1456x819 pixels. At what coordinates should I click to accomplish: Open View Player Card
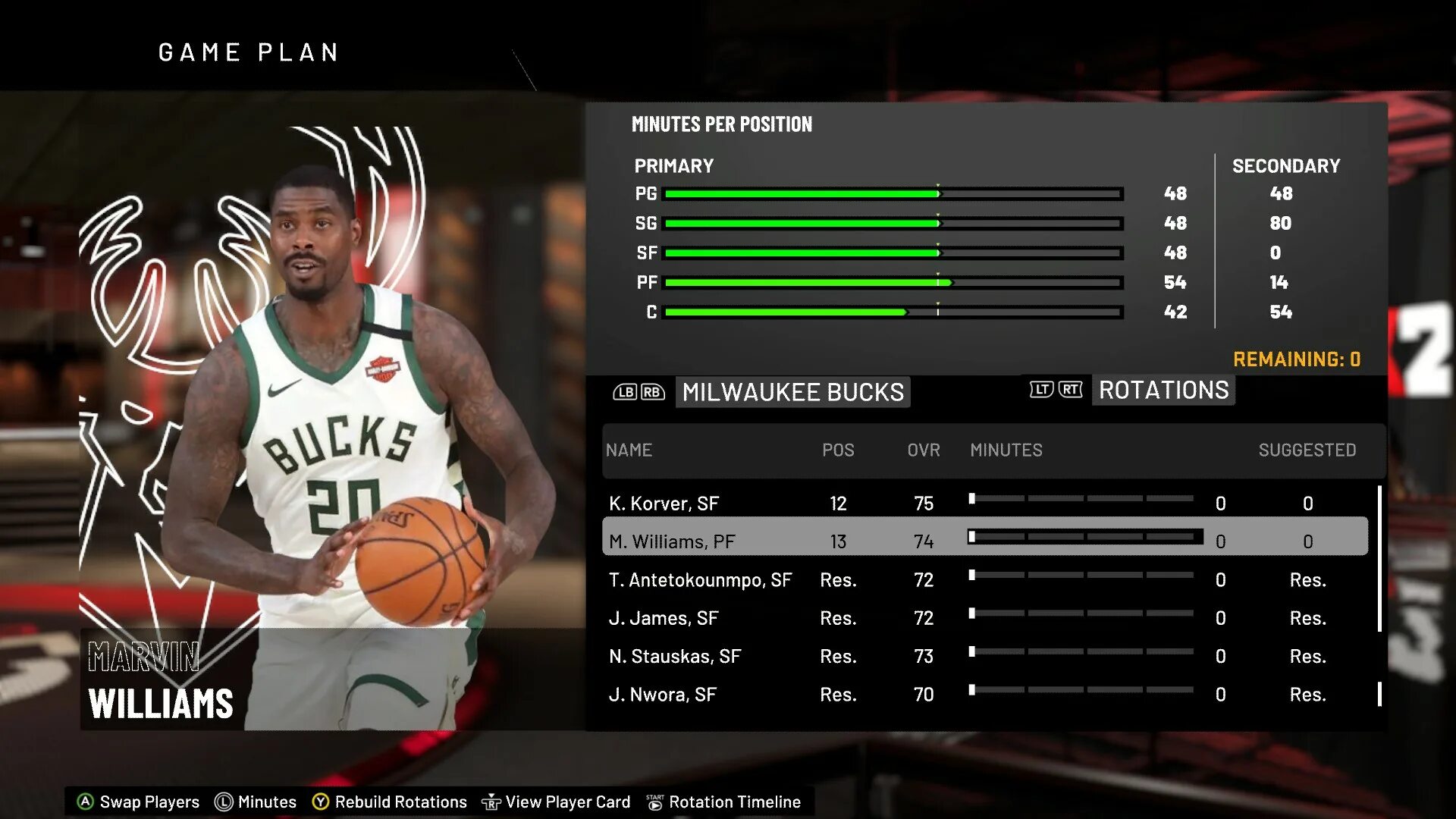[x=557, y=802]
